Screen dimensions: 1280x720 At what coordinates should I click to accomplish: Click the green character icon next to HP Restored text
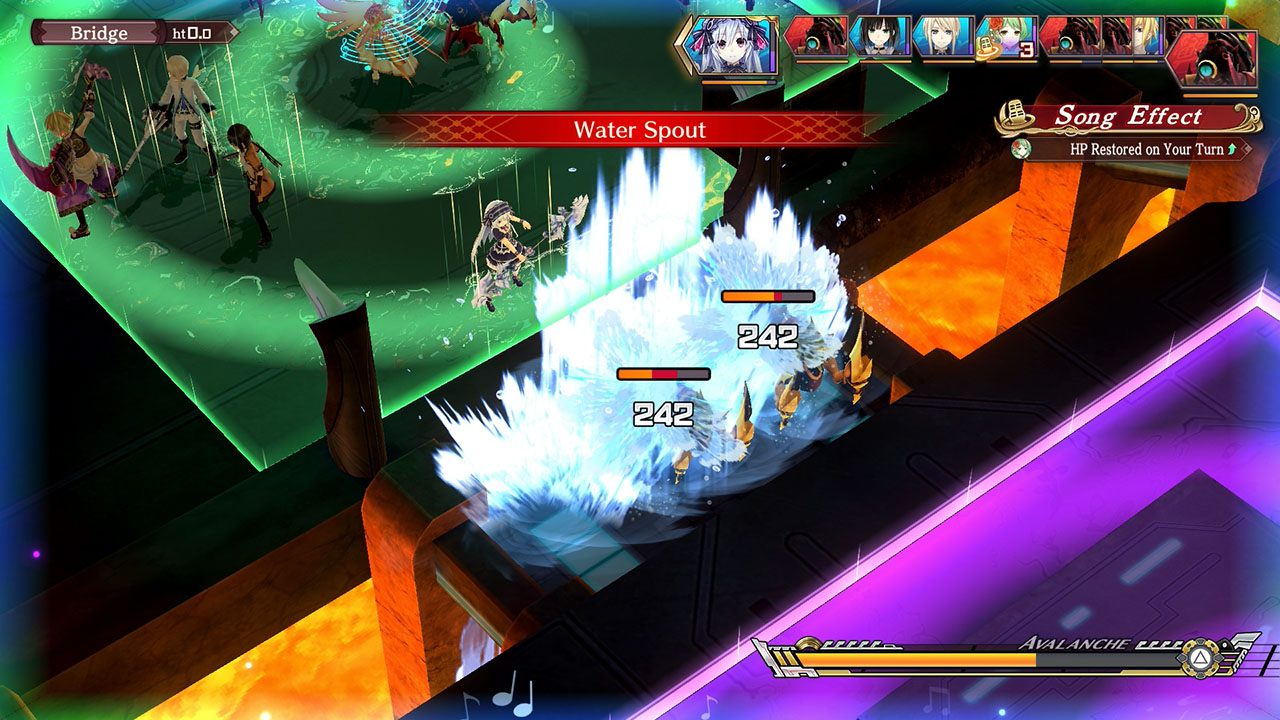[x=1021, y=148]
